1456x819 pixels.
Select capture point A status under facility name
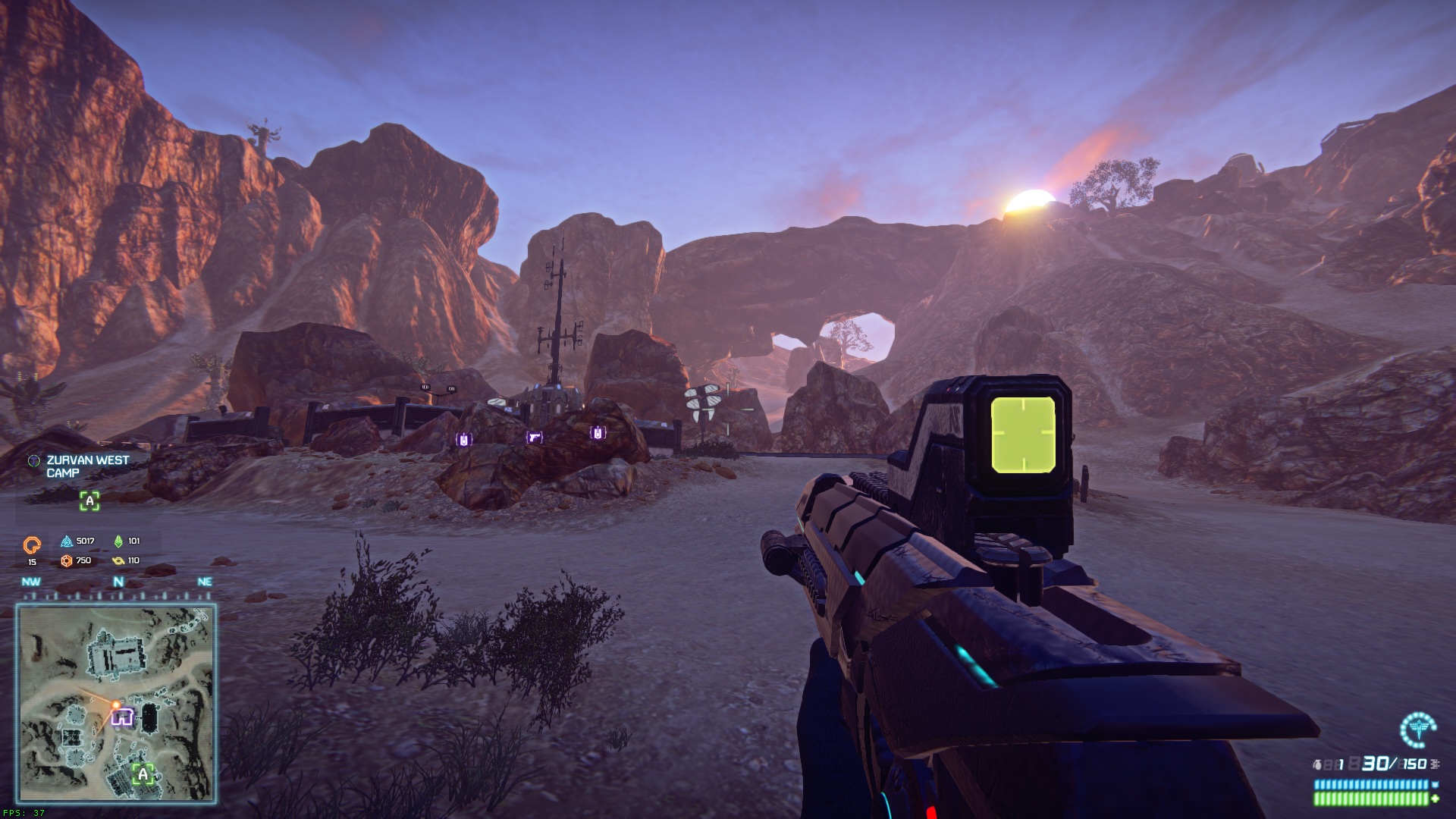pos(89,500)
